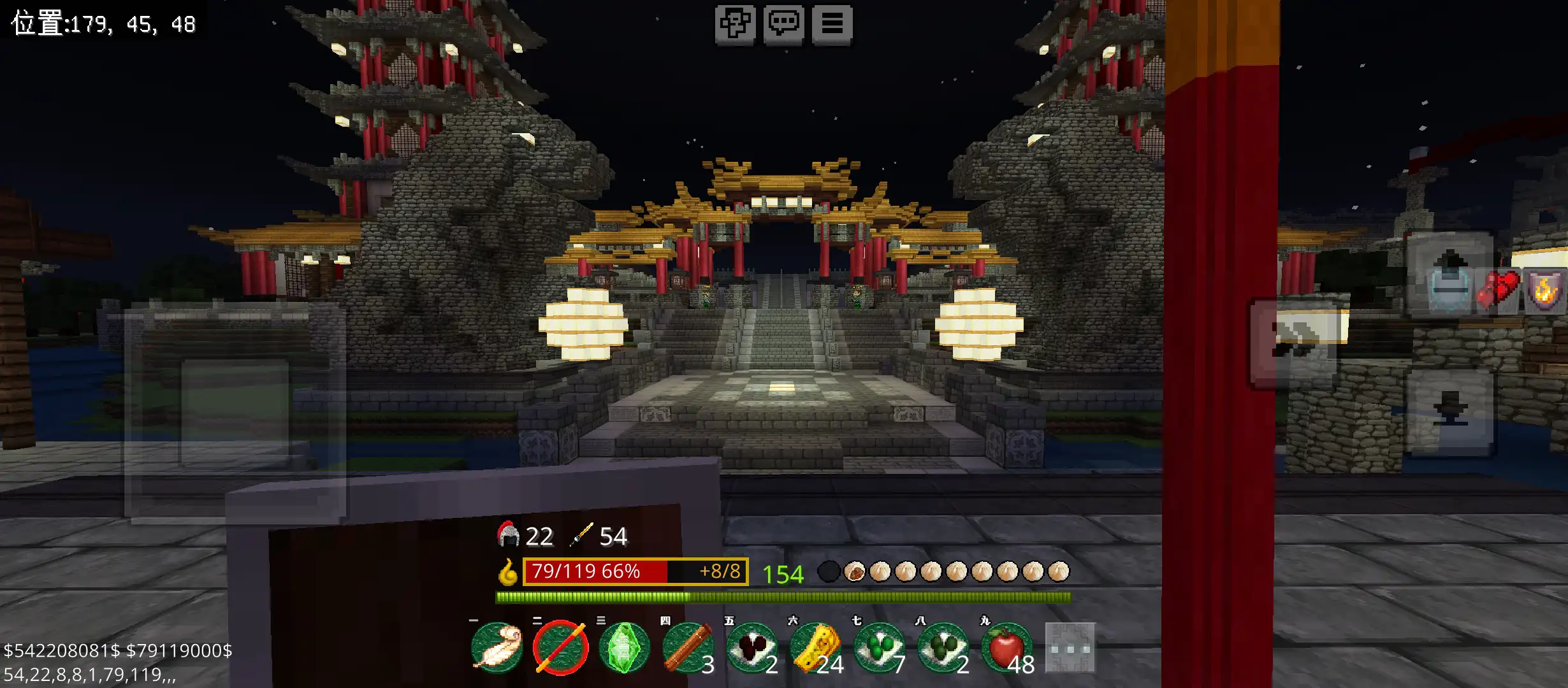The height and width of the screenshot is (688, 1568).
Task: Open the three-line pause menu
Action: [832, 24]
